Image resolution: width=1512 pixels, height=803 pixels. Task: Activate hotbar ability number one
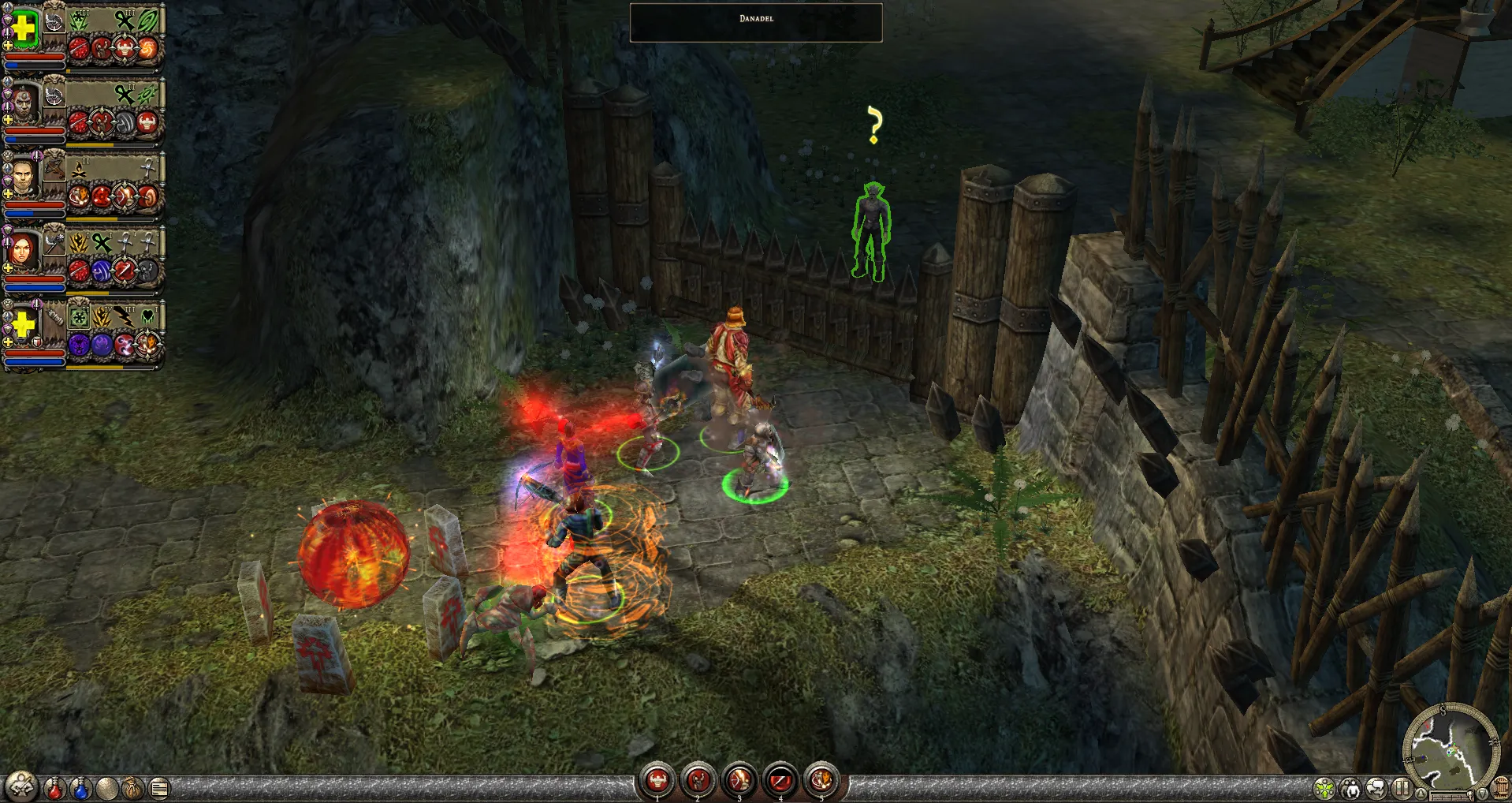click(657, 781)
